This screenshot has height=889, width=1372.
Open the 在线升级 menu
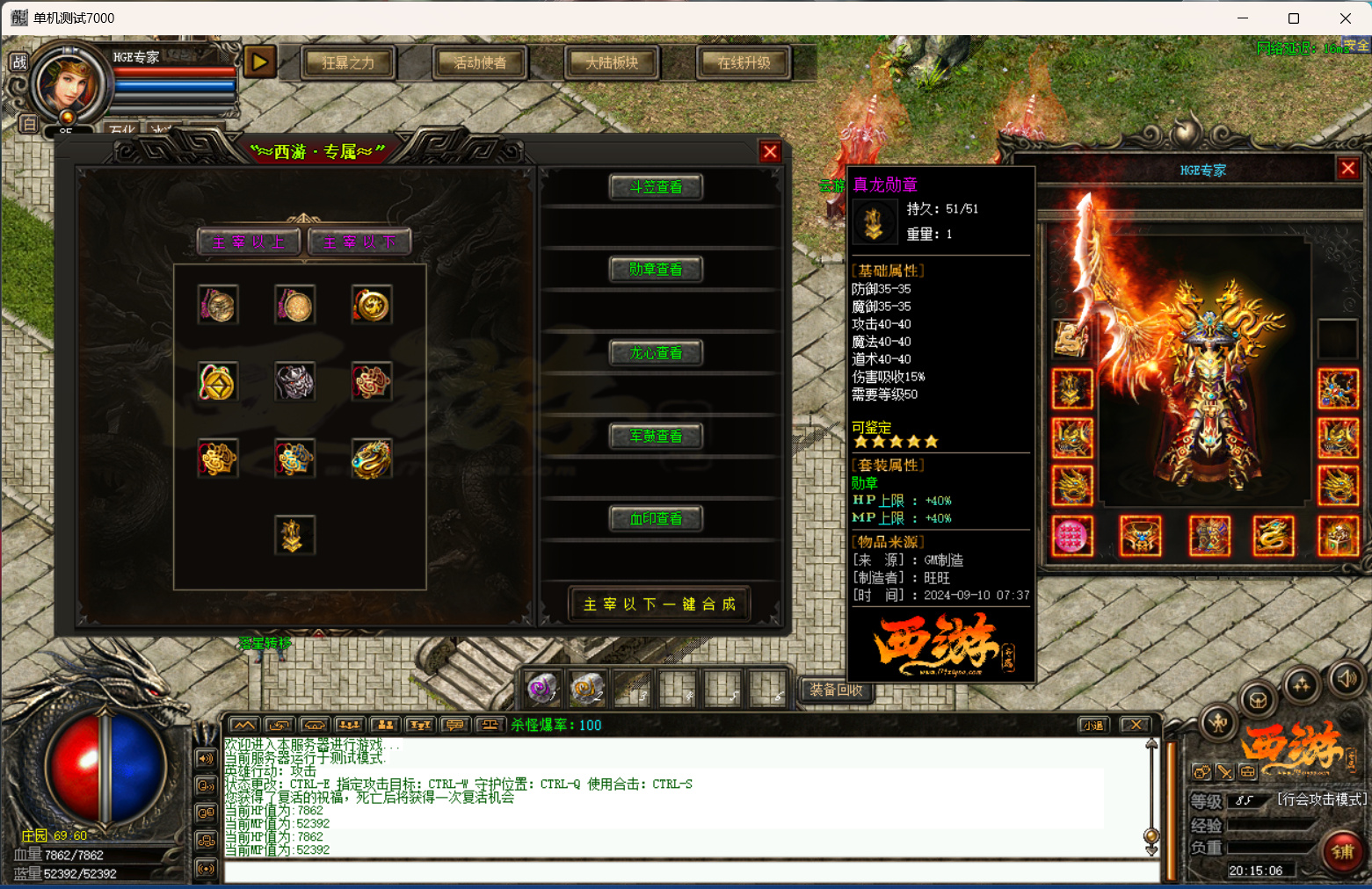pos(744,63)
